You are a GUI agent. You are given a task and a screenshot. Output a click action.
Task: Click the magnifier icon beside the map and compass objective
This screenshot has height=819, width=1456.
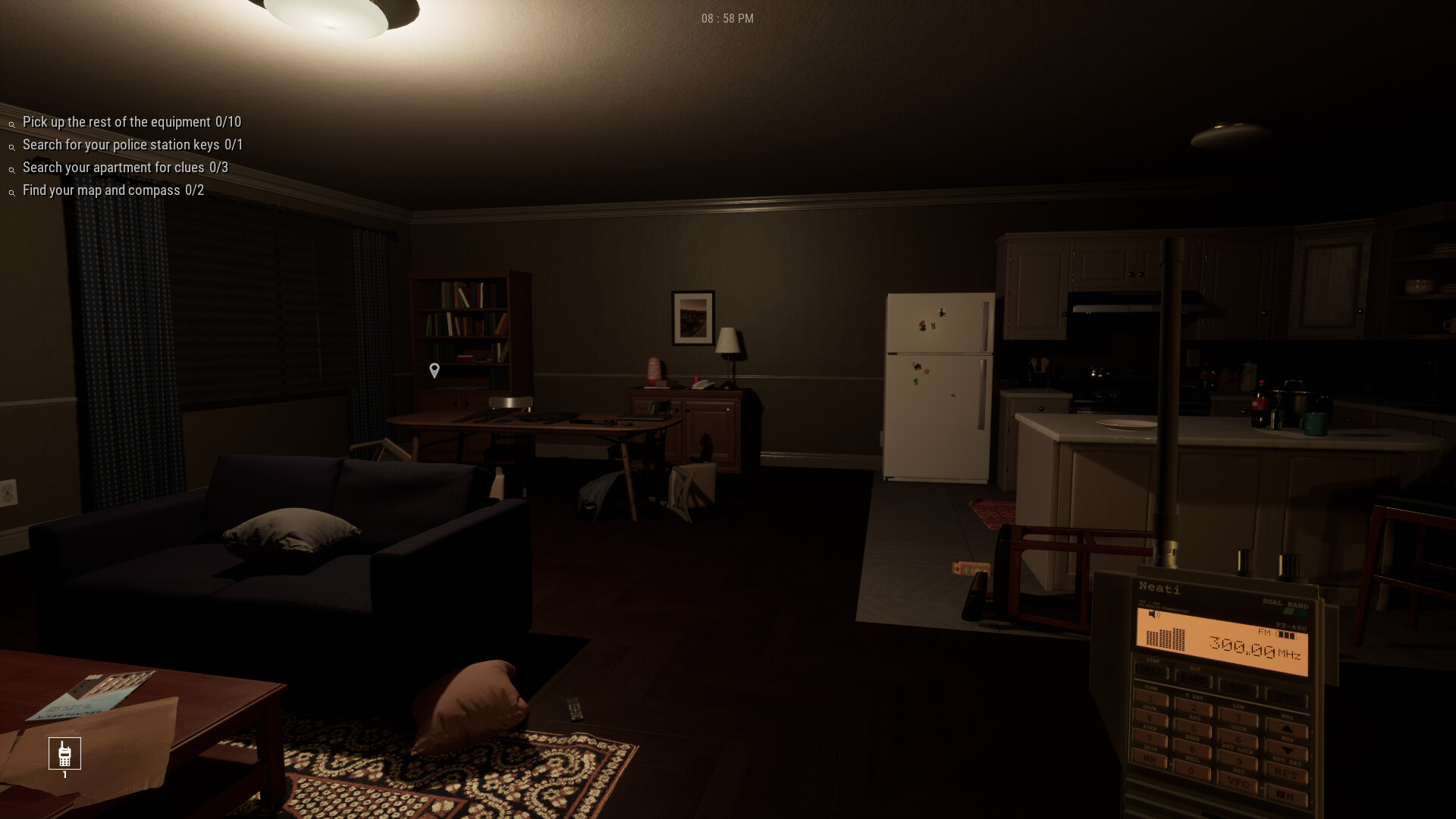(x=11, y=193)
